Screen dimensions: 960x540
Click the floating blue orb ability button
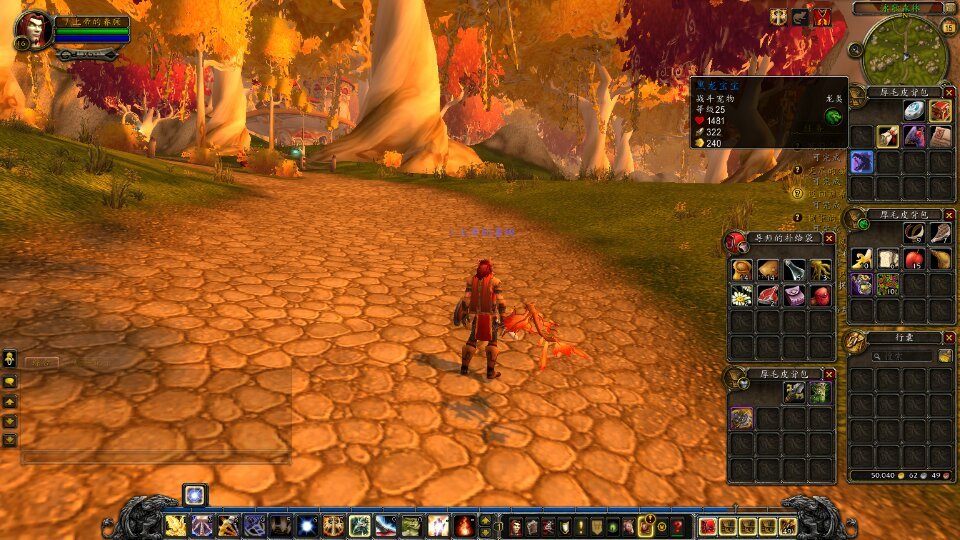click(194, 494)
